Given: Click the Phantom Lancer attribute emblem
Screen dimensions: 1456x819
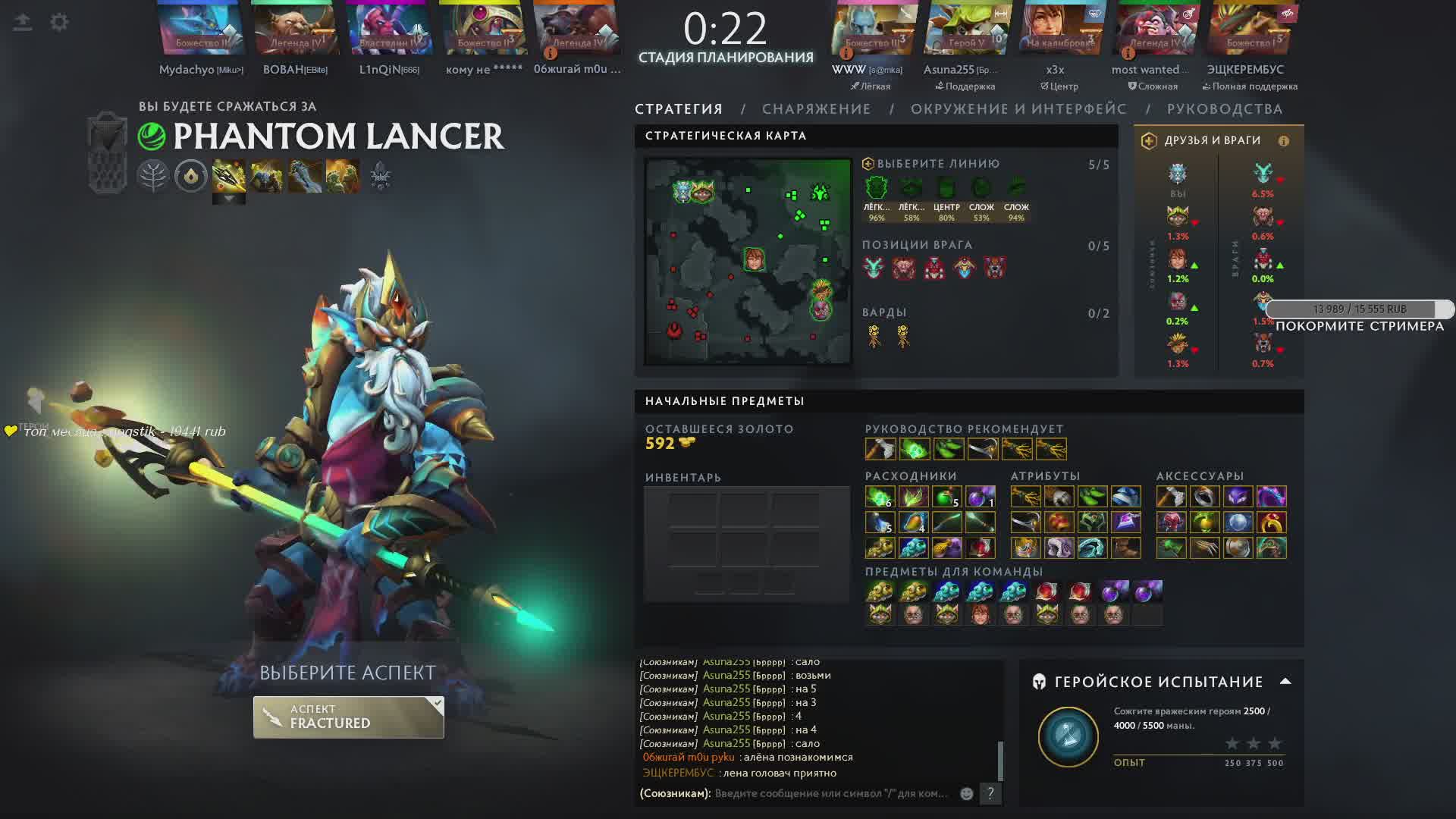Looking at the screenshot, I should (x=152, y=136).
